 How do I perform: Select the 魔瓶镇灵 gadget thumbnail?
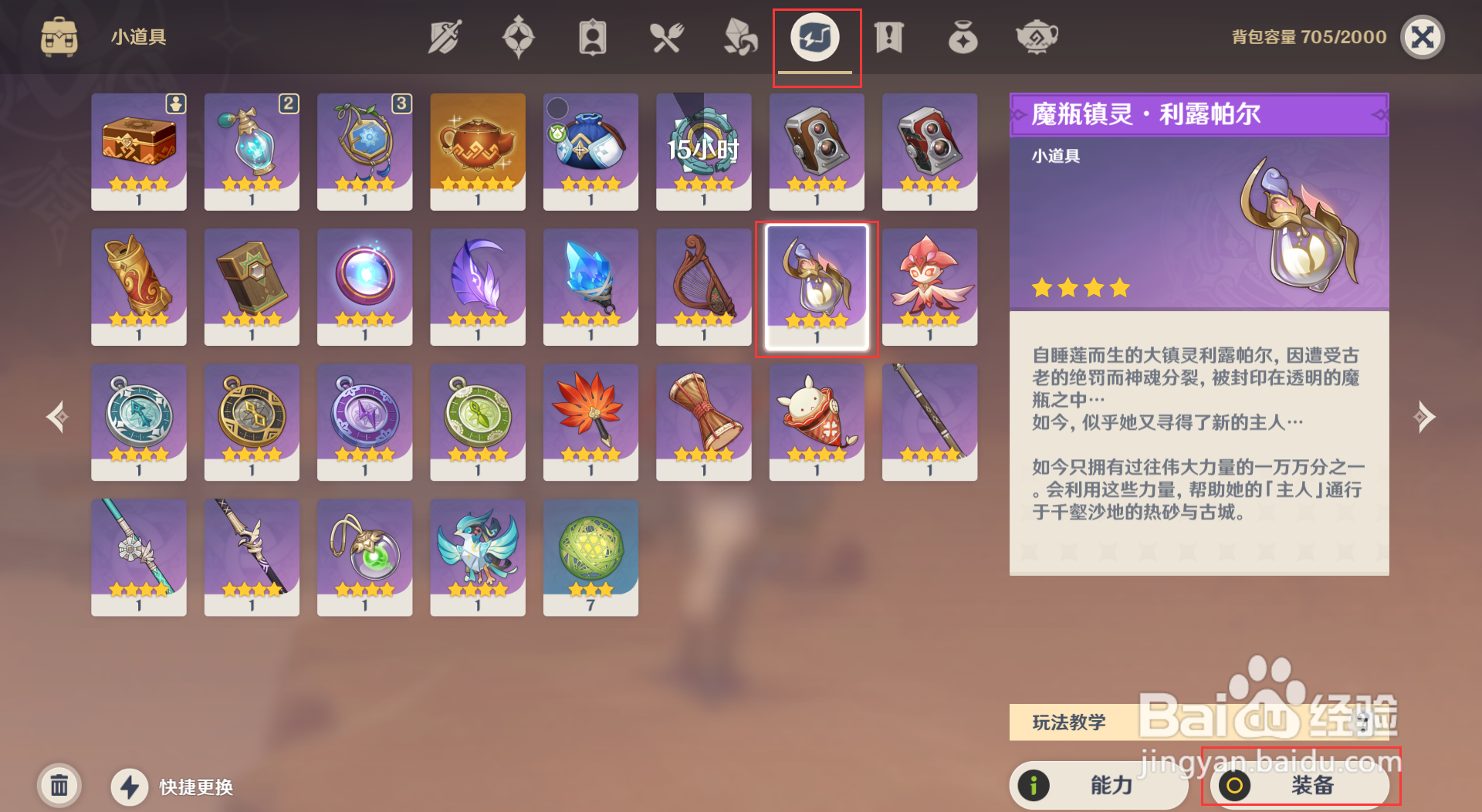tap(817, 287)
